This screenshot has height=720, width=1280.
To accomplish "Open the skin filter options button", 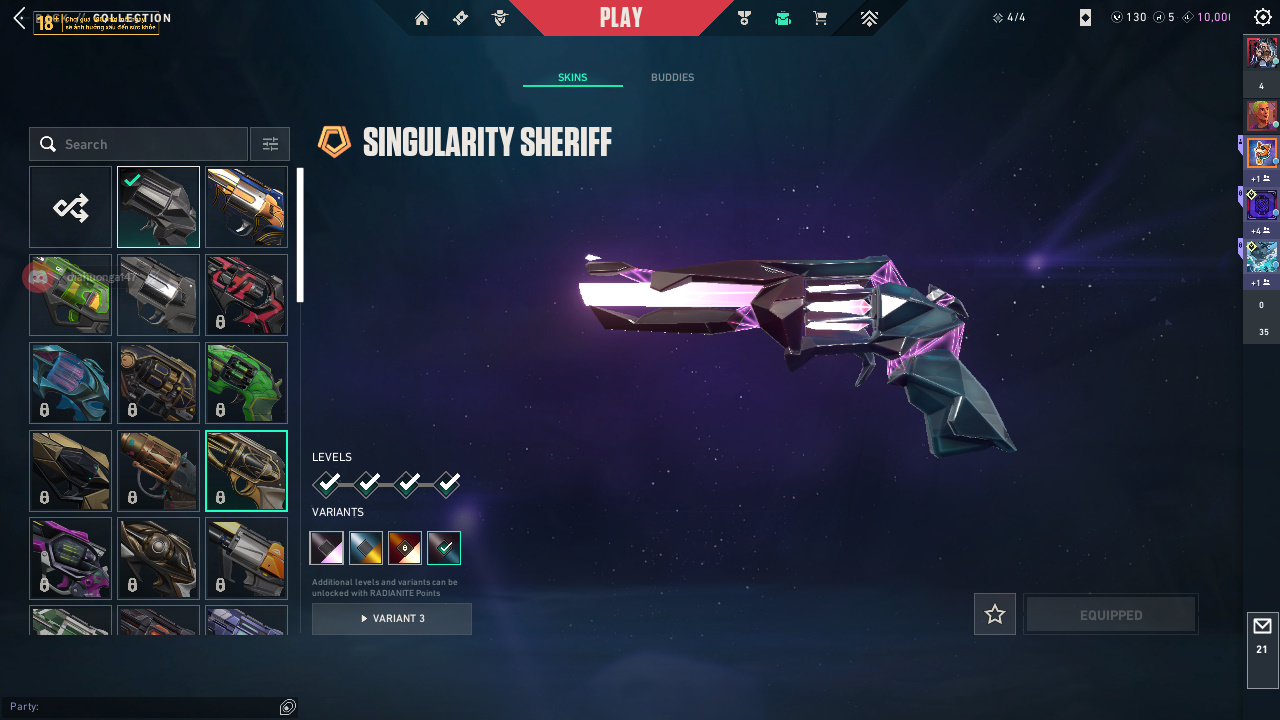I will click(270, 144).
